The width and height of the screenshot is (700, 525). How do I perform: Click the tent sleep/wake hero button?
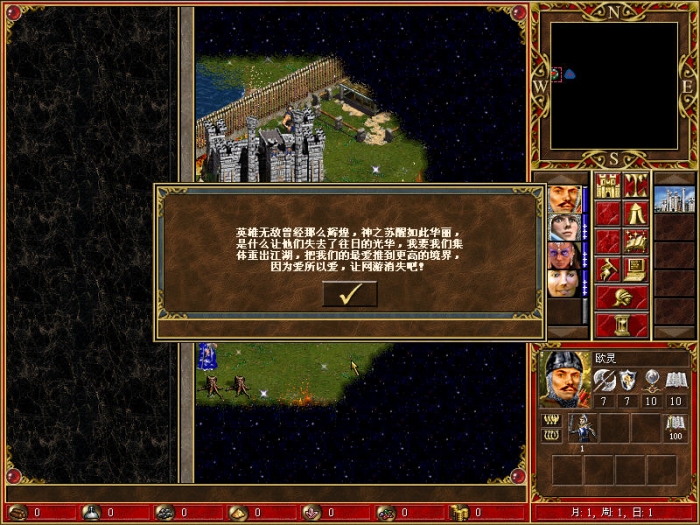point(636,213)
